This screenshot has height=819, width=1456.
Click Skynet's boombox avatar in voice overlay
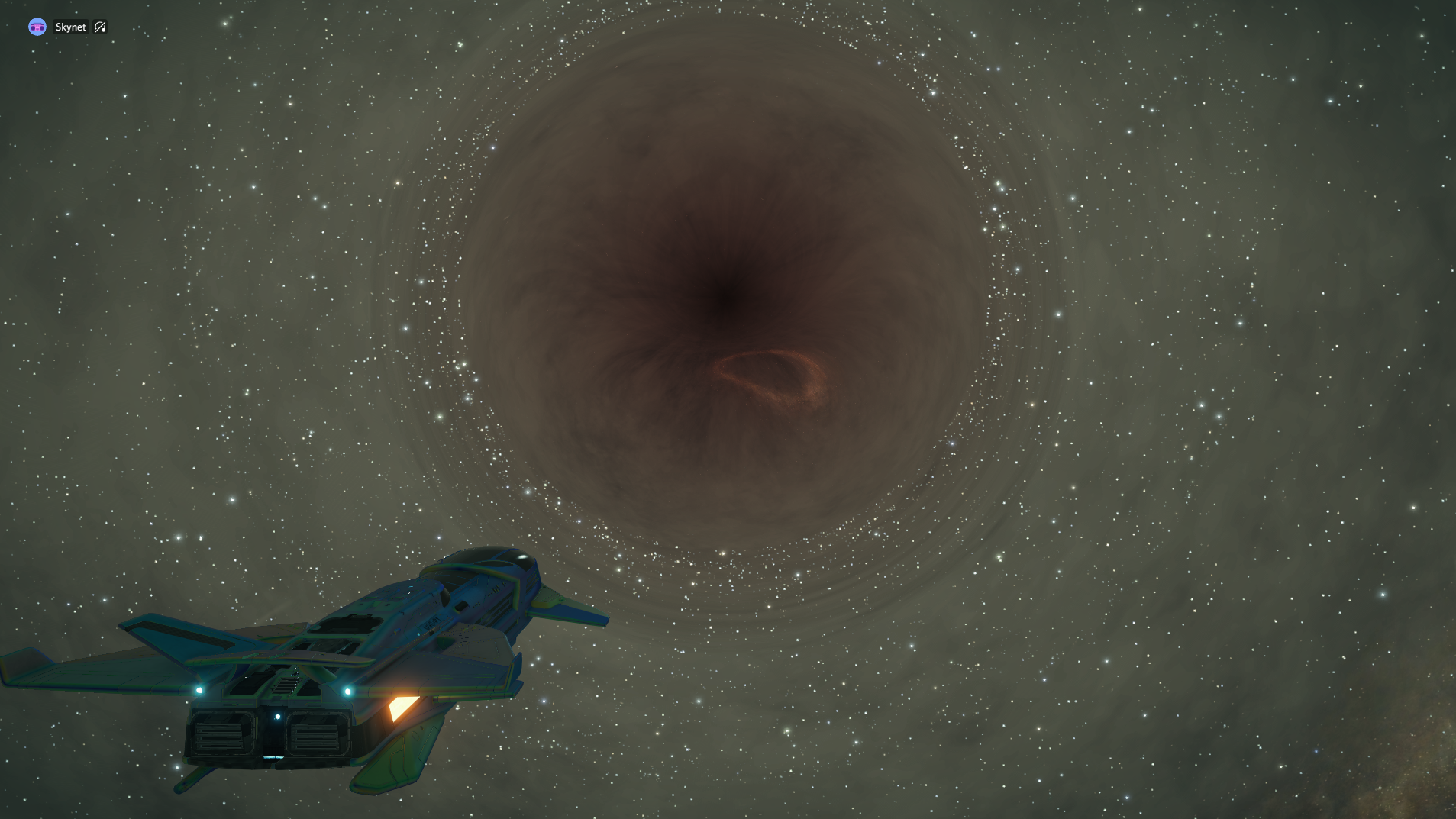click(x=37, y=27)
